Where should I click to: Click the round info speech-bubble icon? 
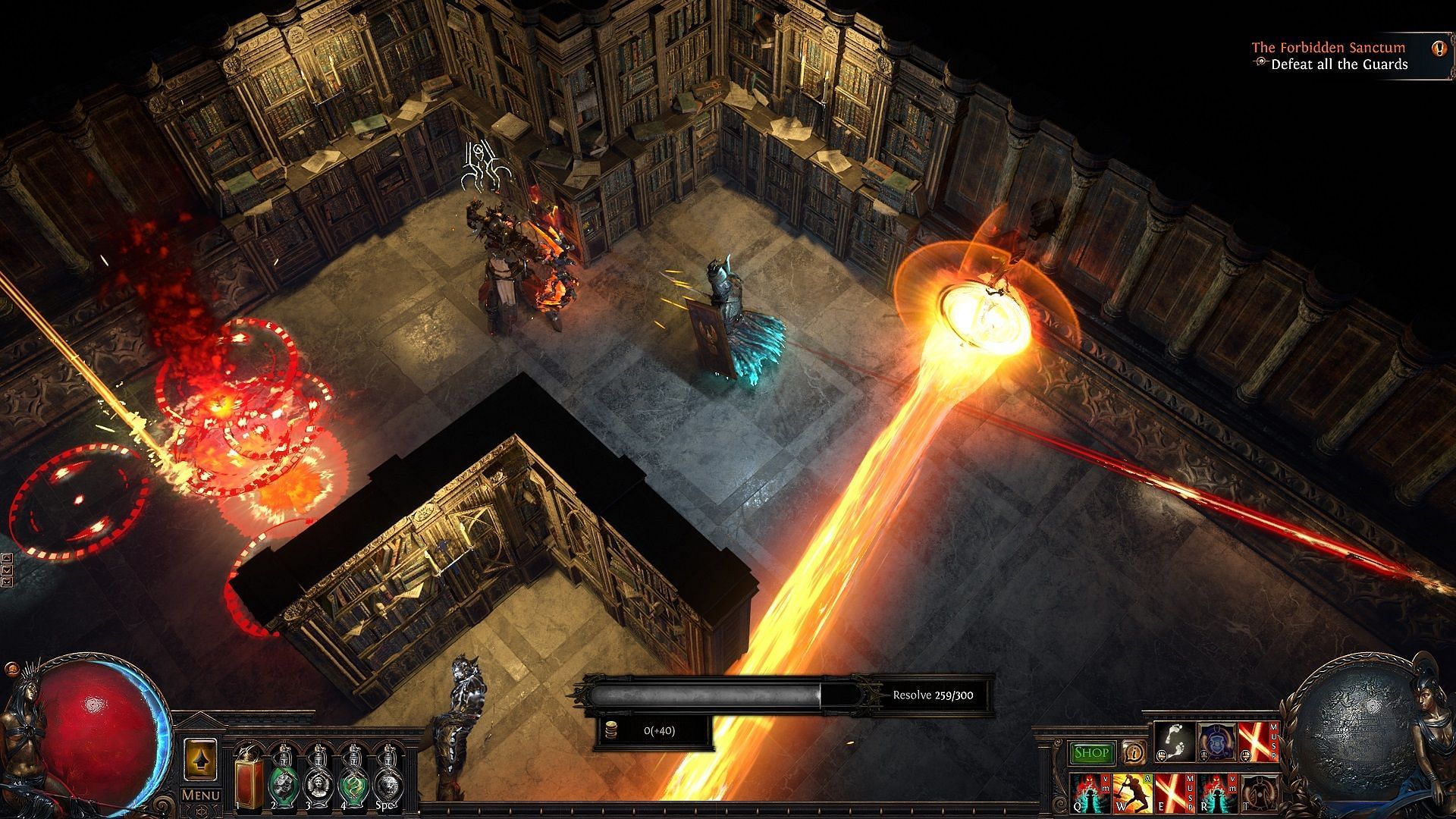(1134, 753)
